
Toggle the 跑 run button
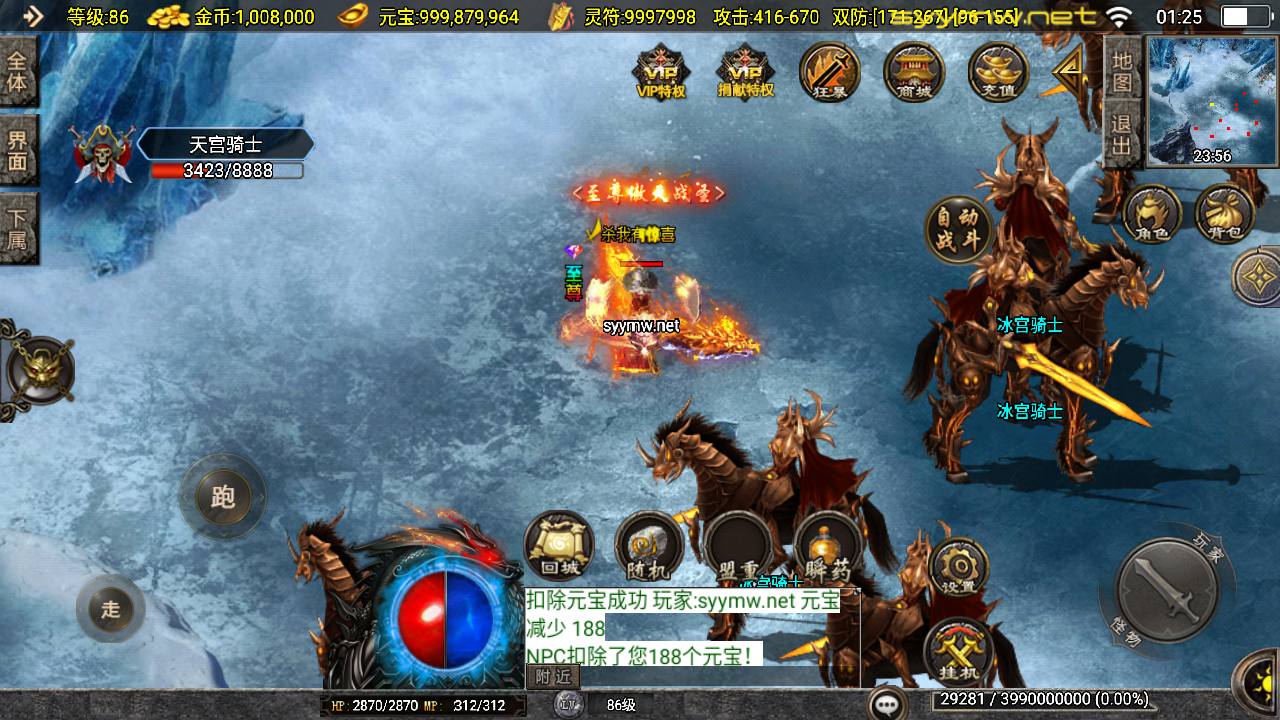click(222, 497)
